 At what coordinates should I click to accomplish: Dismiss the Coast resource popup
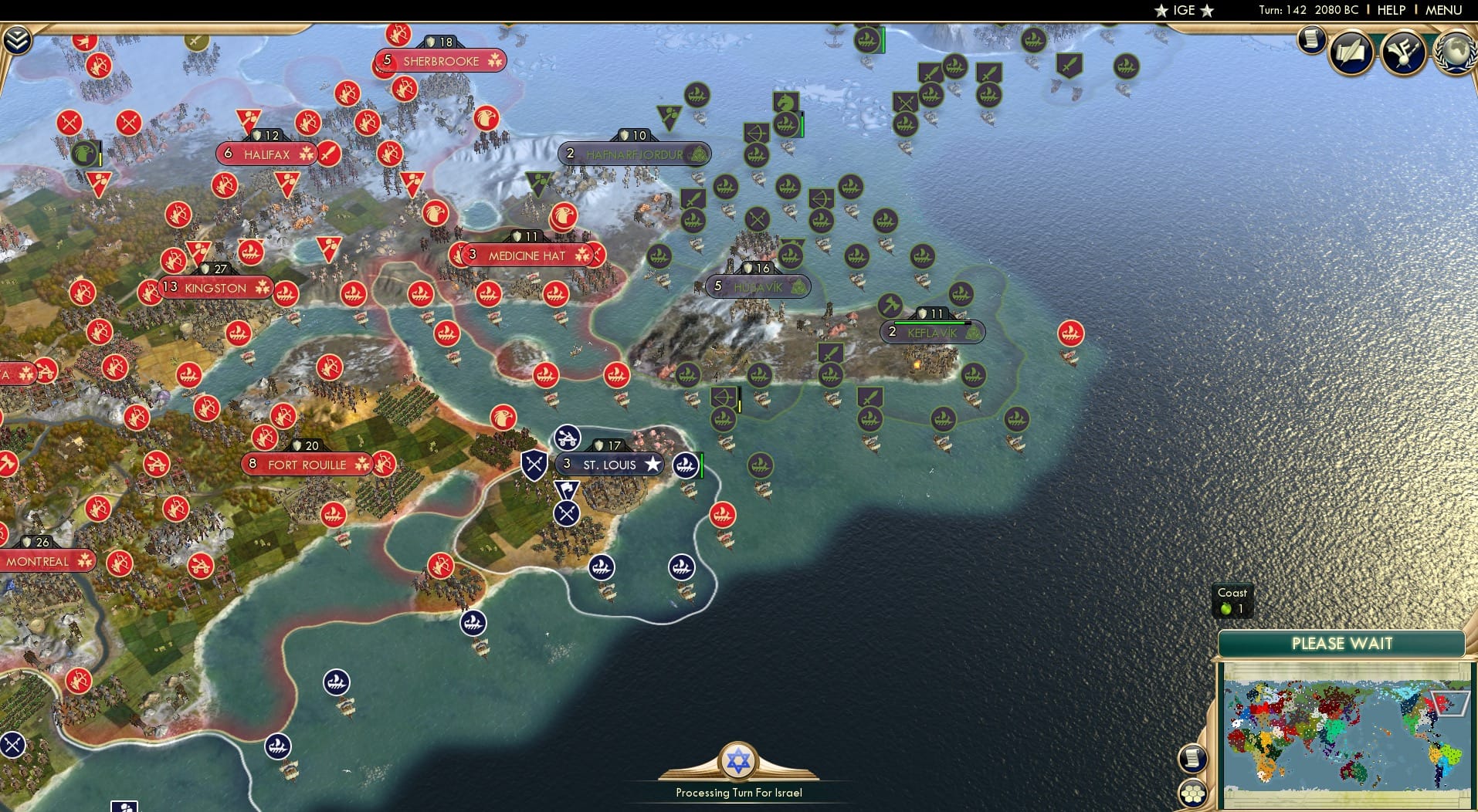point(1232,601)
